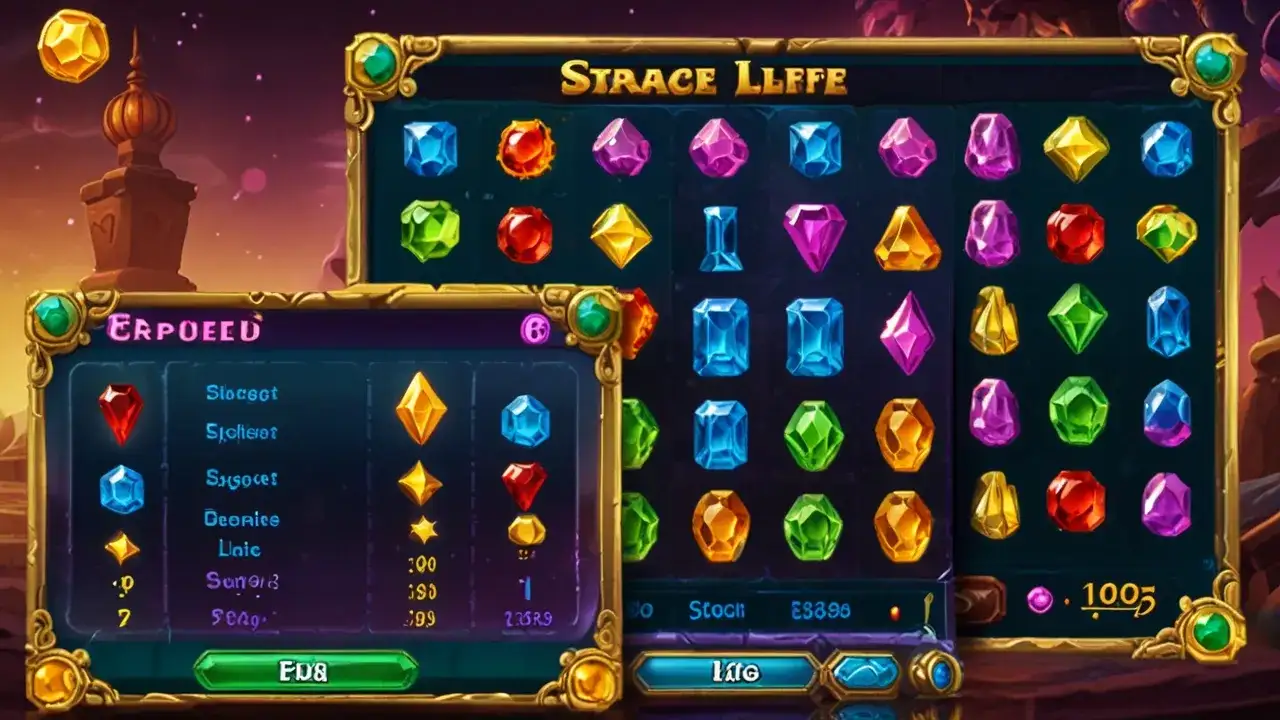The width and height of the screenshot is (1280, 720).
Task: Choose the largest yellow diamond in the left panel
Action: [420, 407]
